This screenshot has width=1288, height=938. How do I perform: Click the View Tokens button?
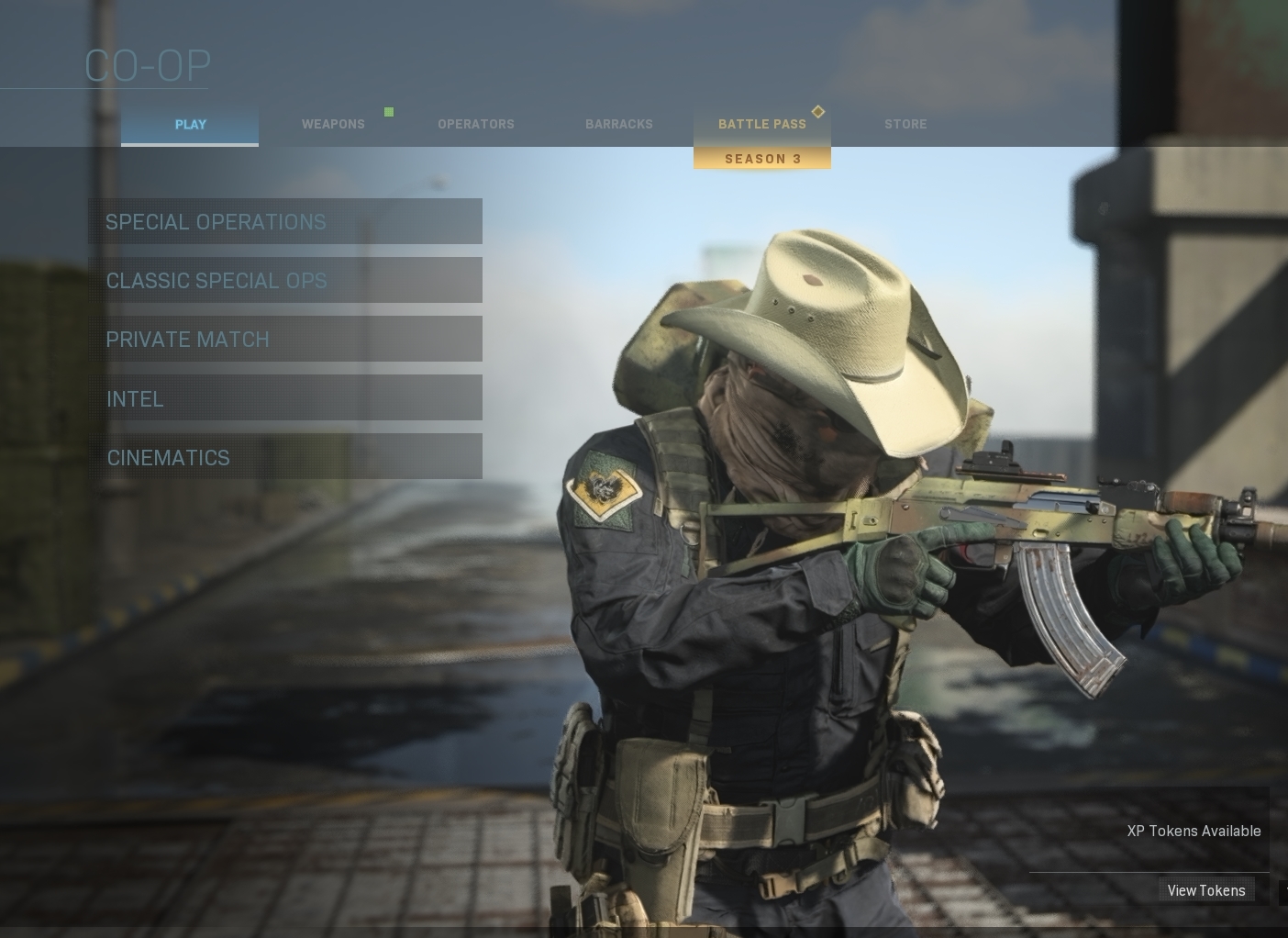pyautogui.click(x=1205, y=890)
